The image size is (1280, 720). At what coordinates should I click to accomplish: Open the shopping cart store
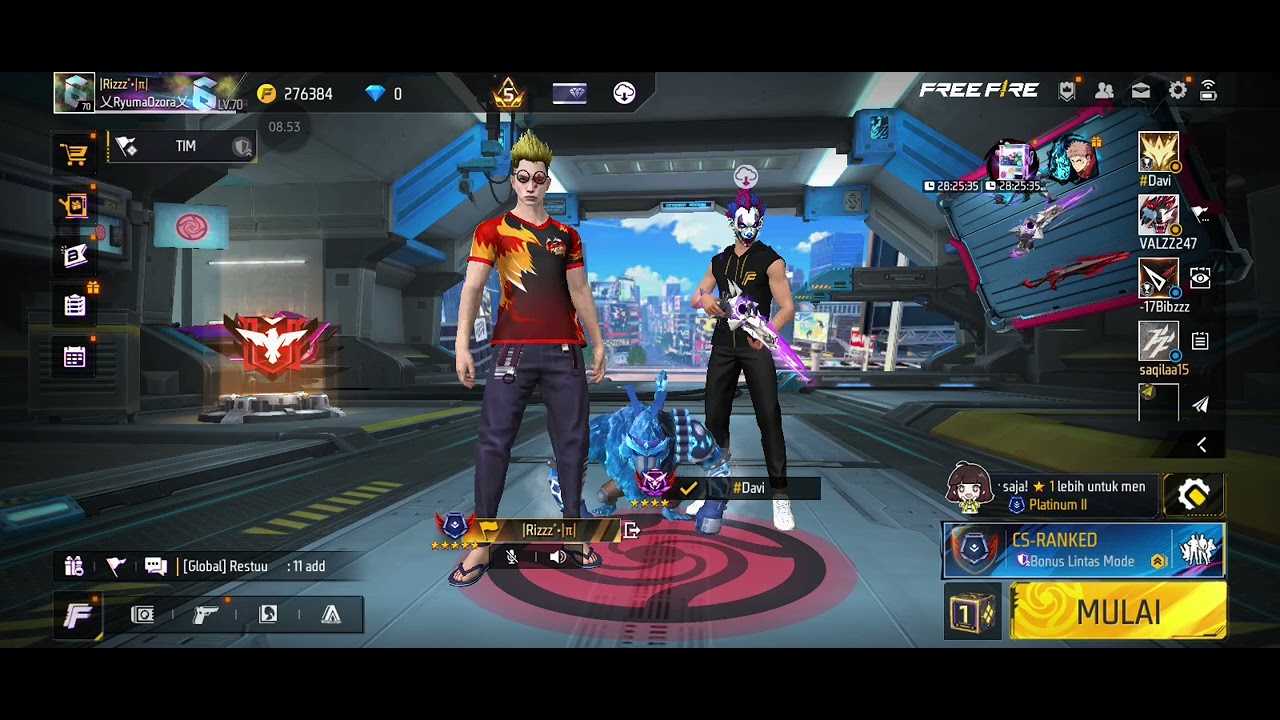coord(74,154)
